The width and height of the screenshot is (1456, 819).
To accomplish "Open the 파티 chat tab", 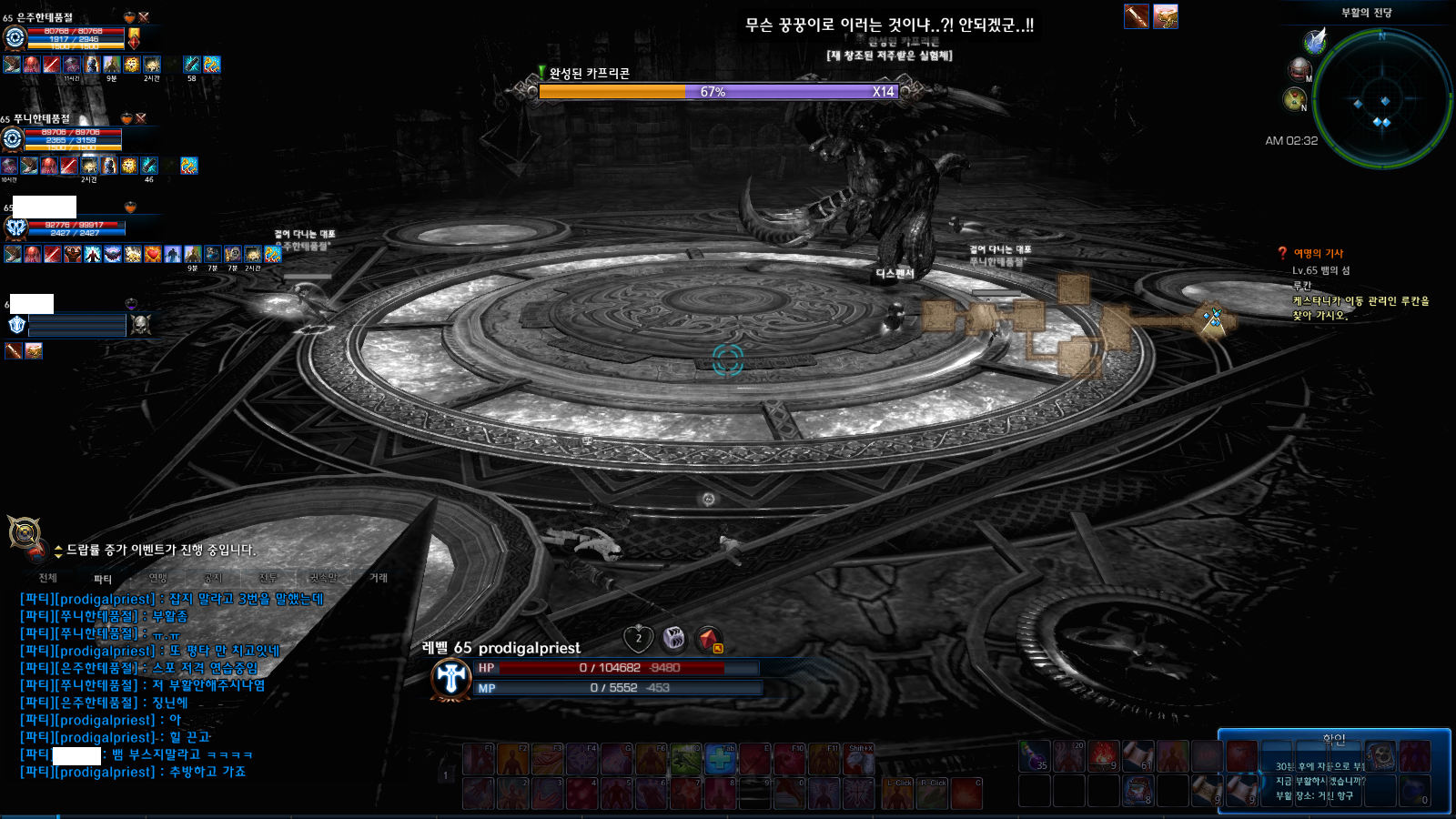I will [x=103, y=579].
